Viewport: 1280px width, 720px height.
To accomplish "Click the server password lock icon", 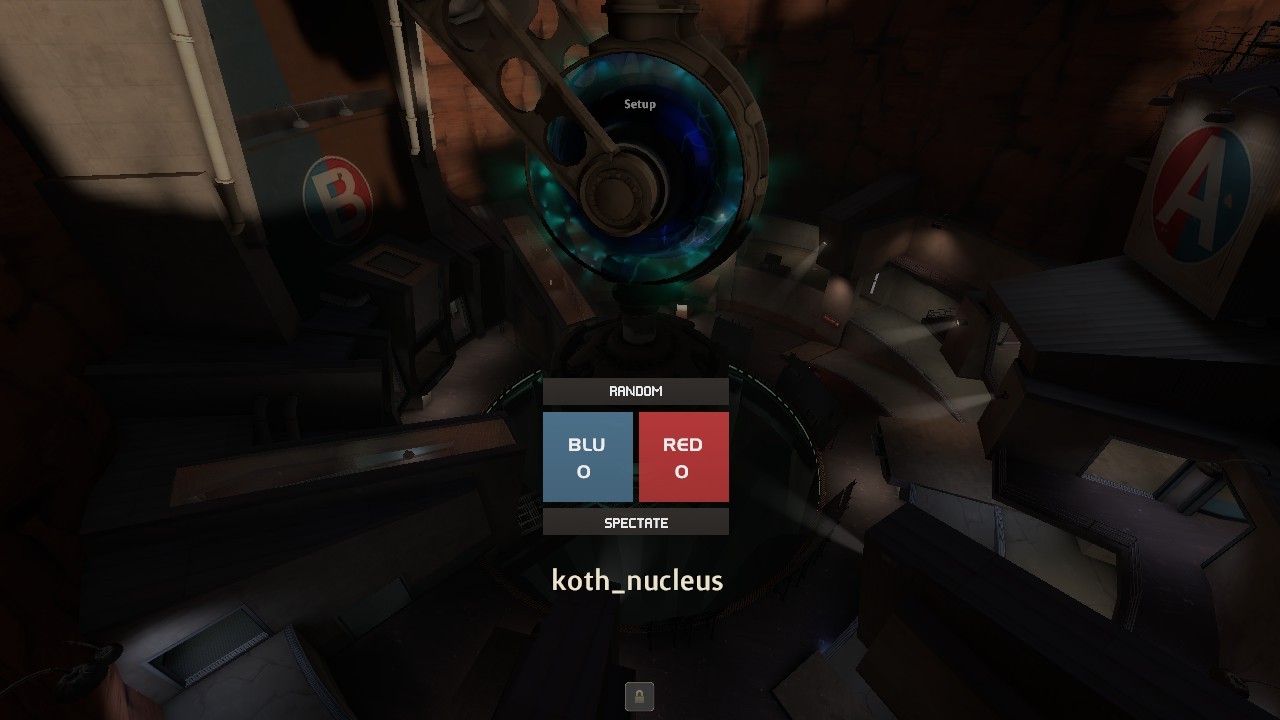I will pyautogui.click(x=639, y=696).
